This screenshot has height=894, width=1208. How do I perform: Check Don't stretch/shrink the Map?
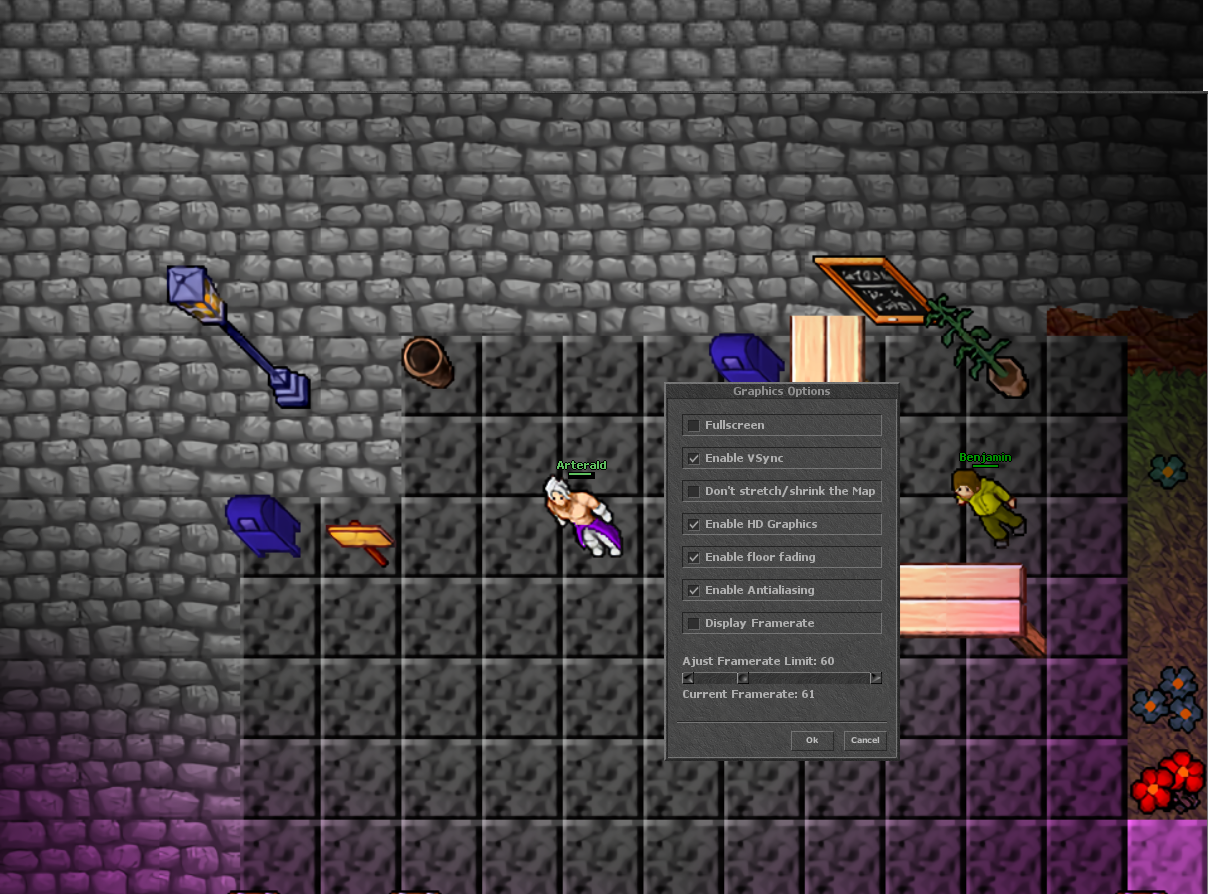693,492
